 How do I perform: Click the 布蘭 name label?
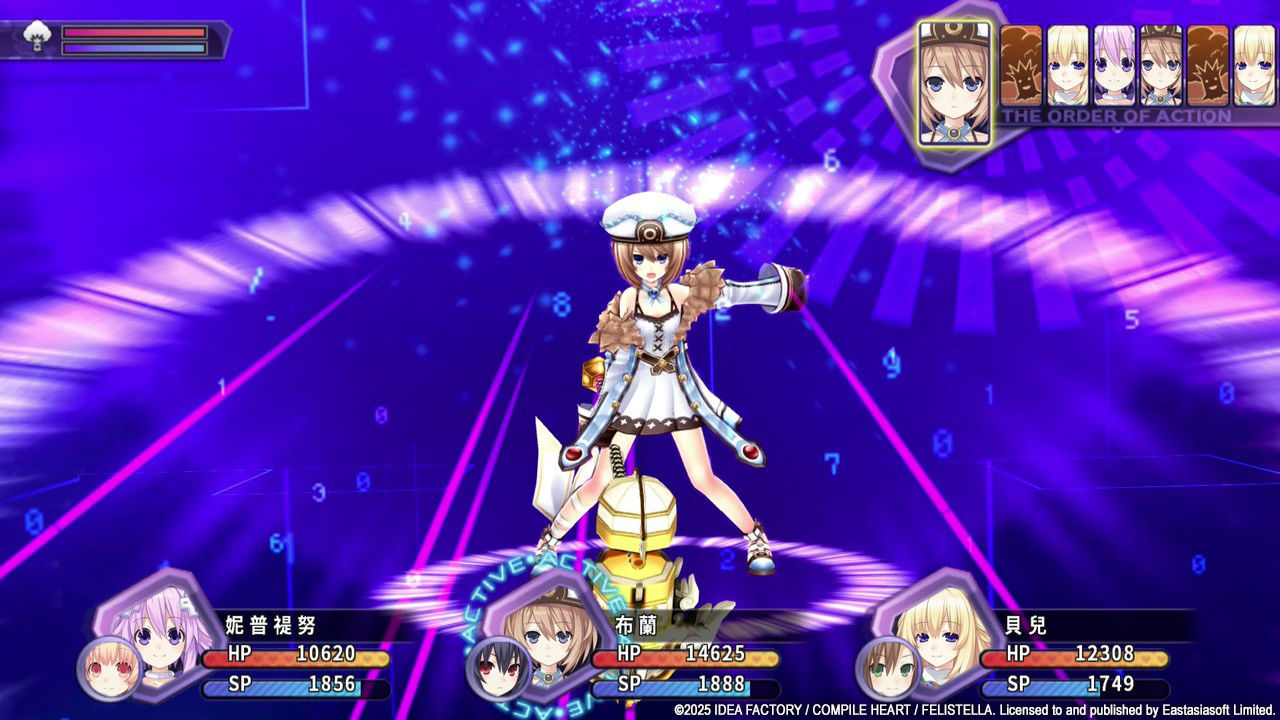point(635,623)
